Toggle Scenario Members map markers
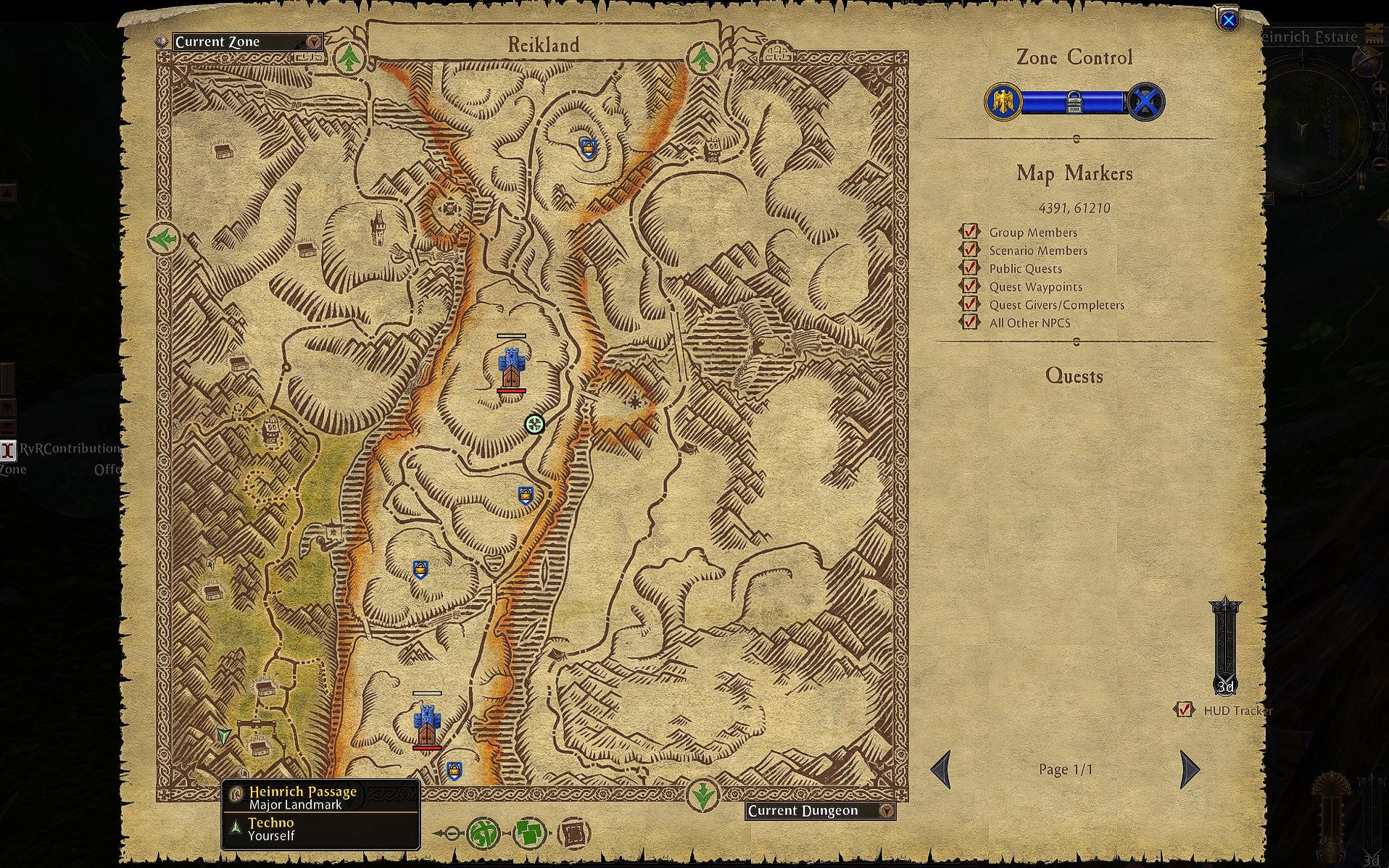The width and height of the screenshot is (1389, 868). (969, 250)
